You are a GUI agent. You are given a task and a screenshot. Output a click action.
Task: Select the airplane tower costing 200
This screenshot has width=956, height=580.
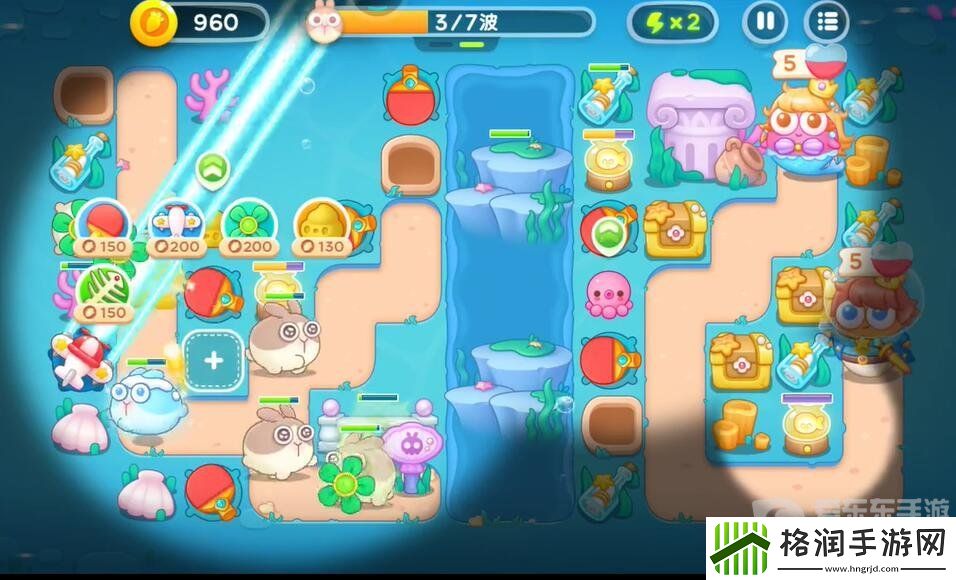[x=174, y=224]
